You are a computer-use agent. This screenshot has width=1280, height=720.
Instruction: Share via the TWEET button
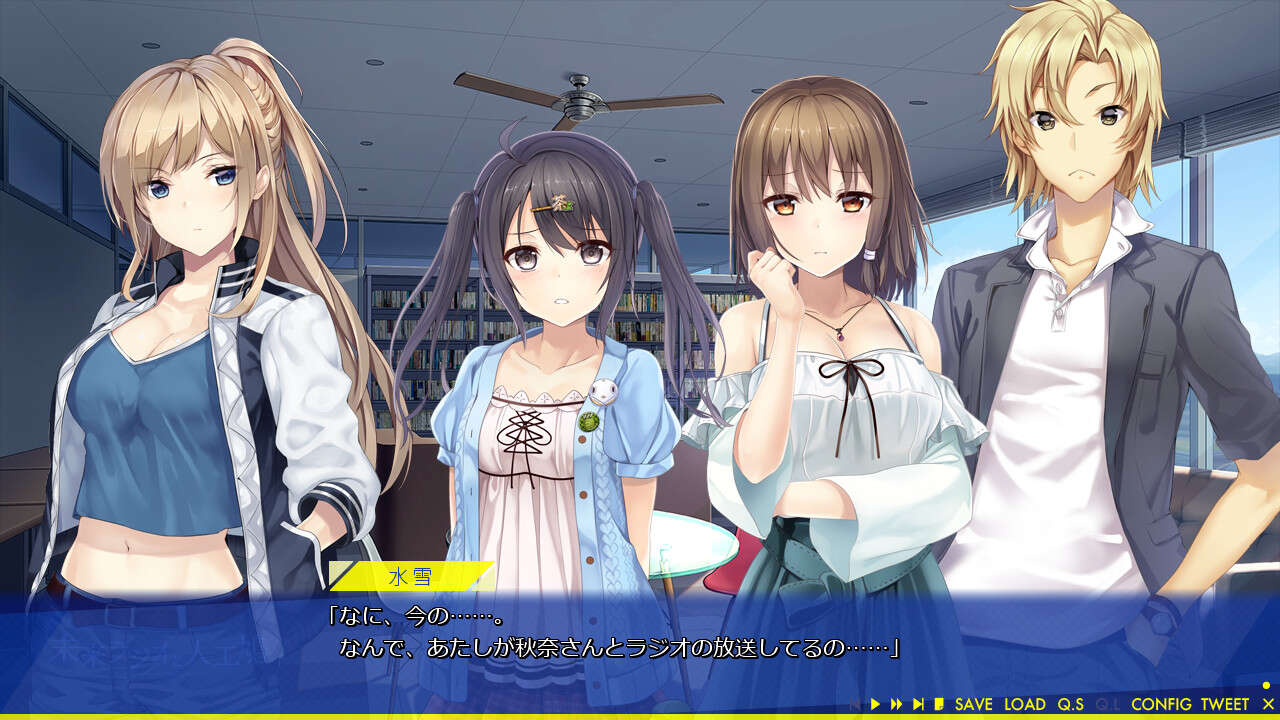point(1225,705)
